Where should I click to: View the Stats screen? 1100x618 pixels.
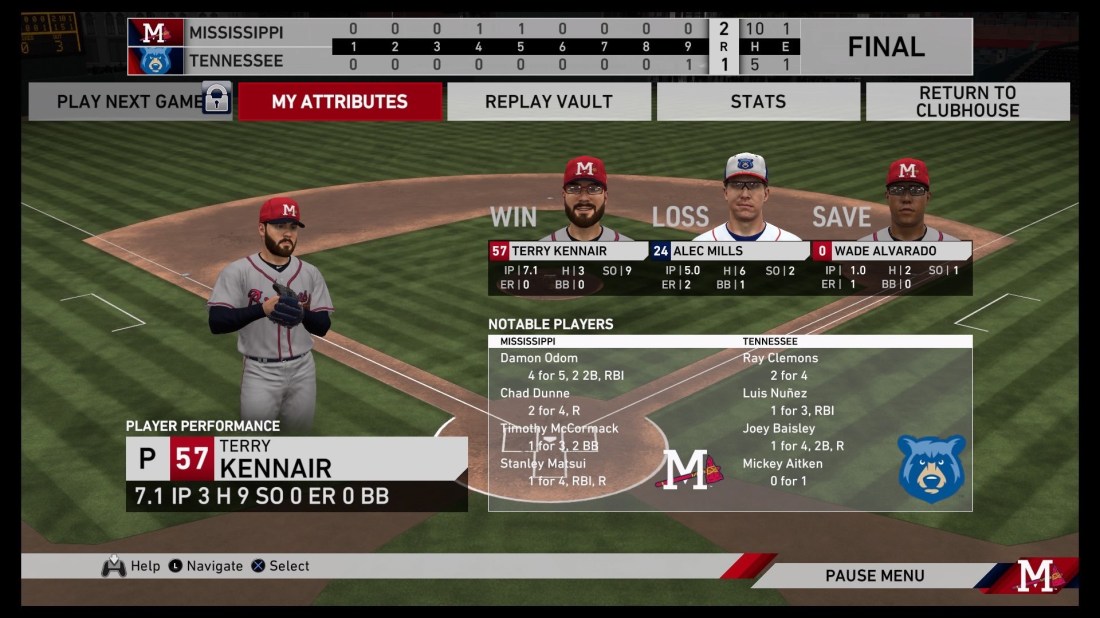(x=757, y=102)
